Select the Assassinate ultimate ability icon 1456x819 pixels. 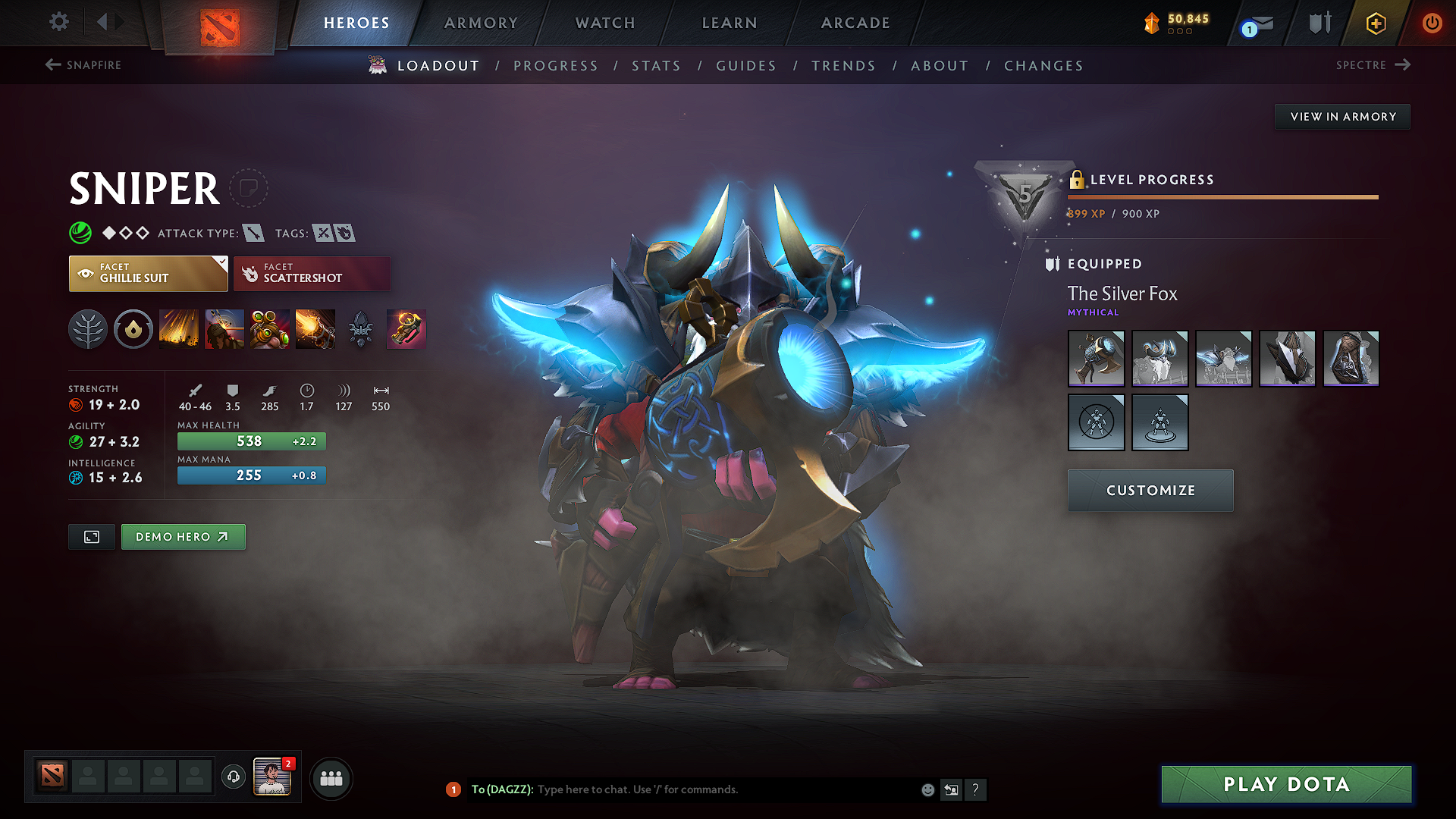315,329
